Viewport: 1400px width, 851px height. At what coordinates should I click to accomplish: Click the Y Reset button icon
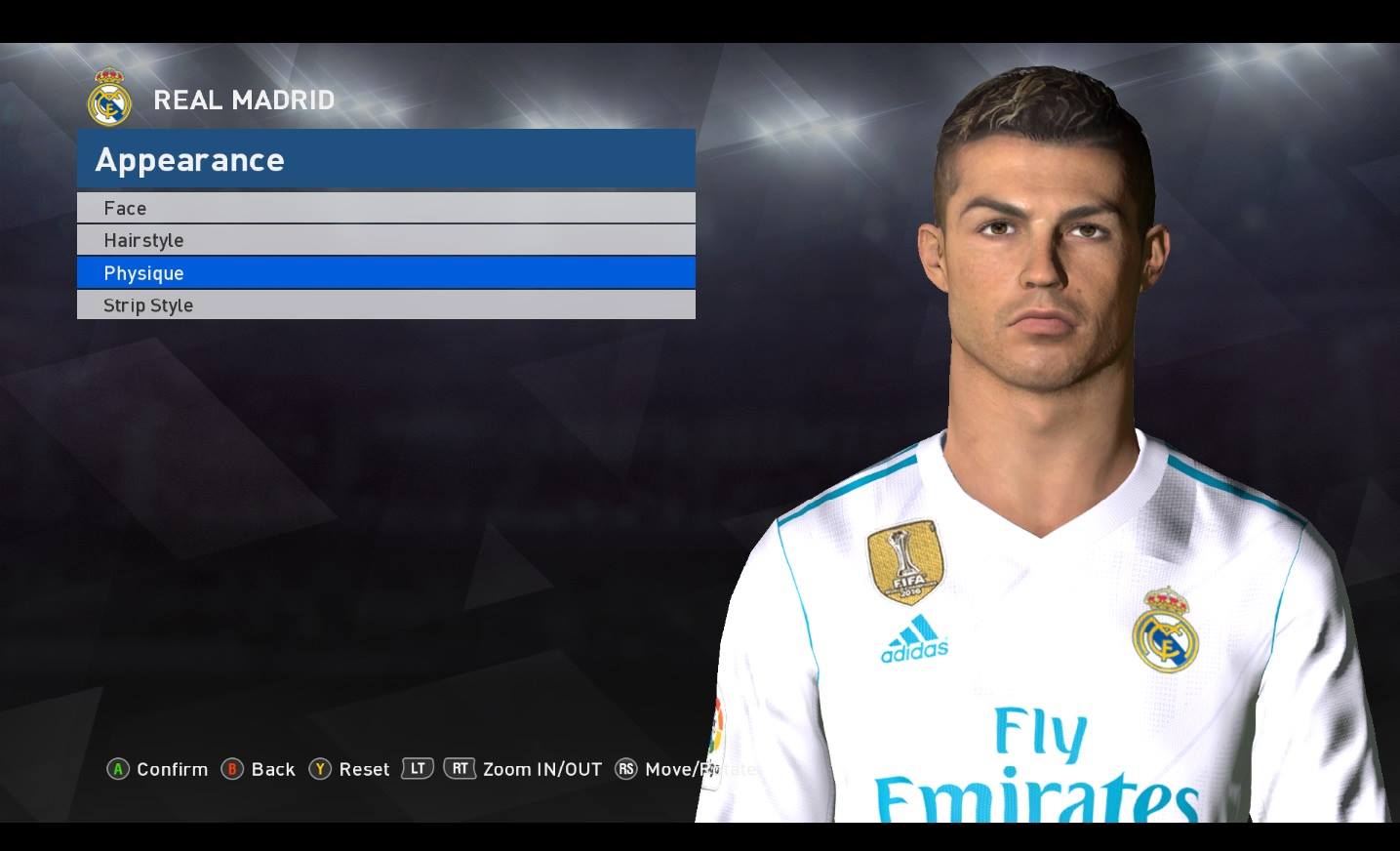pos(319,769)
